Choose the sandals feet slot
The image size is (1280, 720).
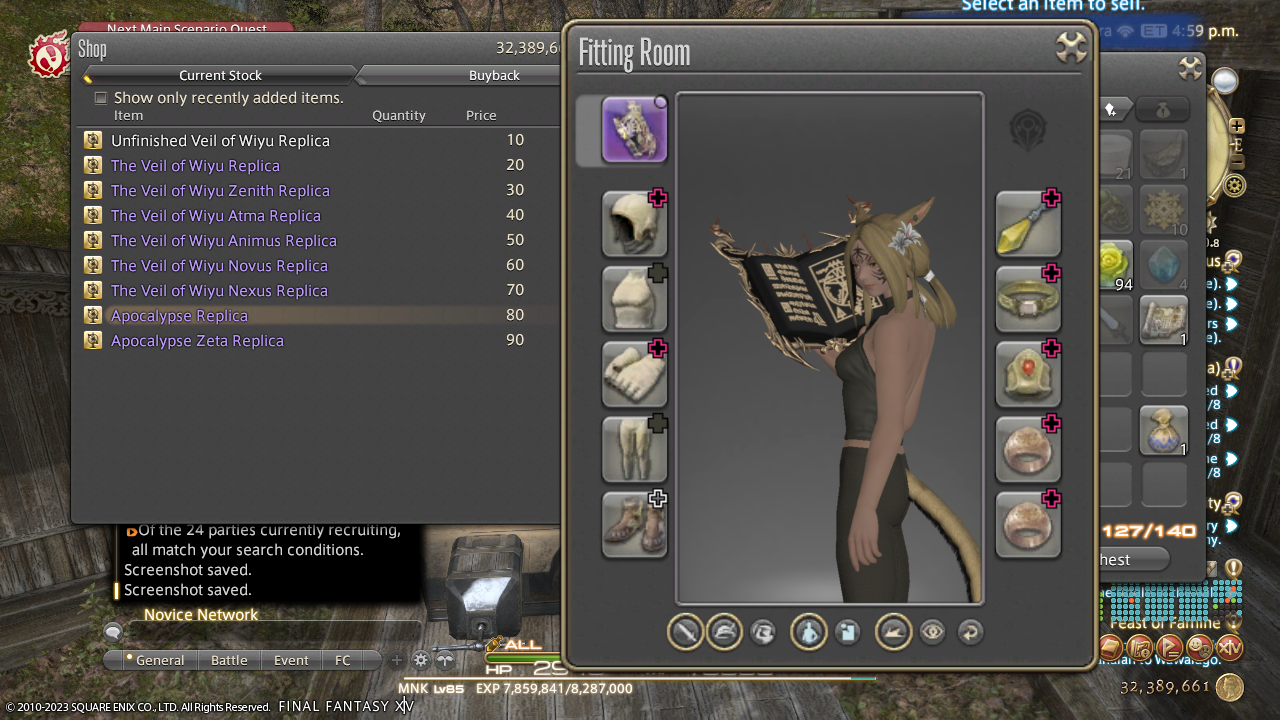coord(634,524)
